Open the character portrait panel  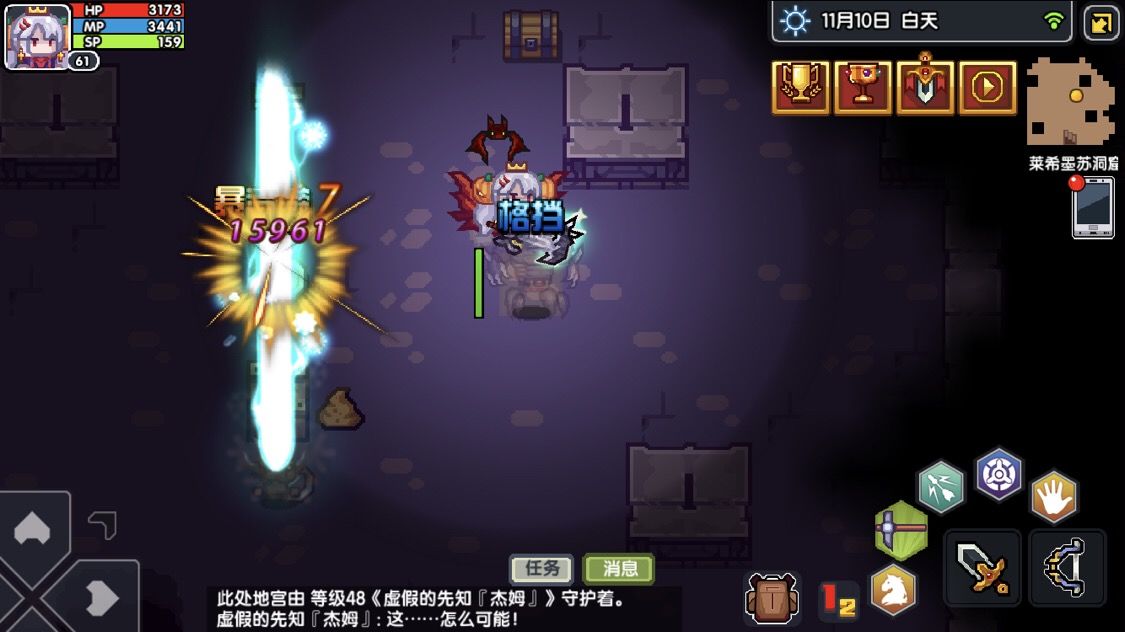click(38, 36)
